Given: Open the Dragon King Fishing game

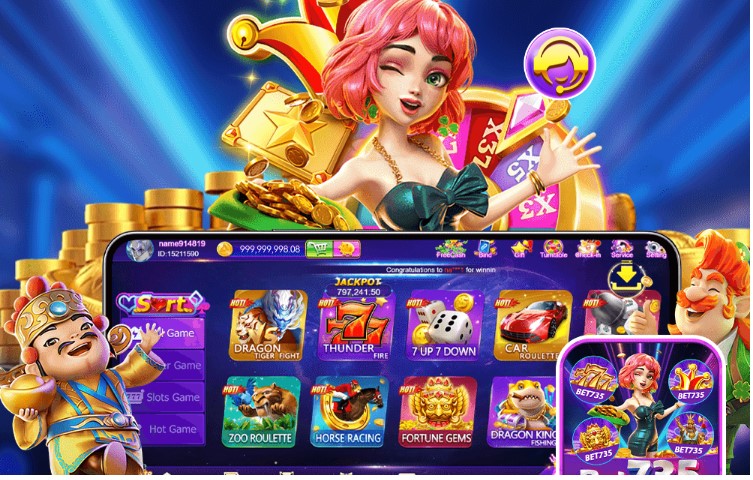Looking at the screenshot, I should 523,408.
